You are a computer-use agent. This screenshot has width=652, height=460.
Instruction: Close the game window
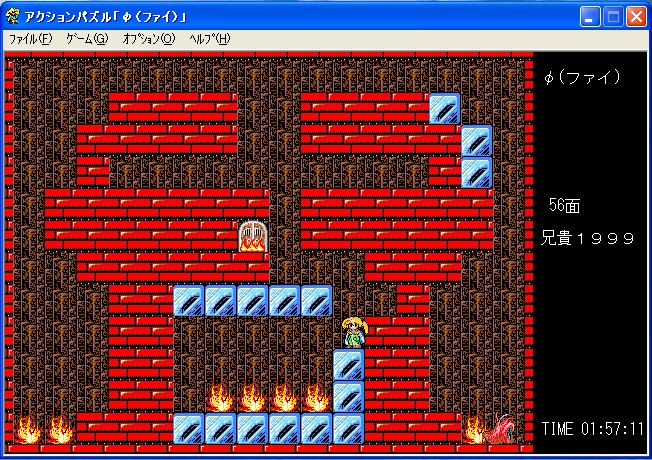(x=636, y=16)
